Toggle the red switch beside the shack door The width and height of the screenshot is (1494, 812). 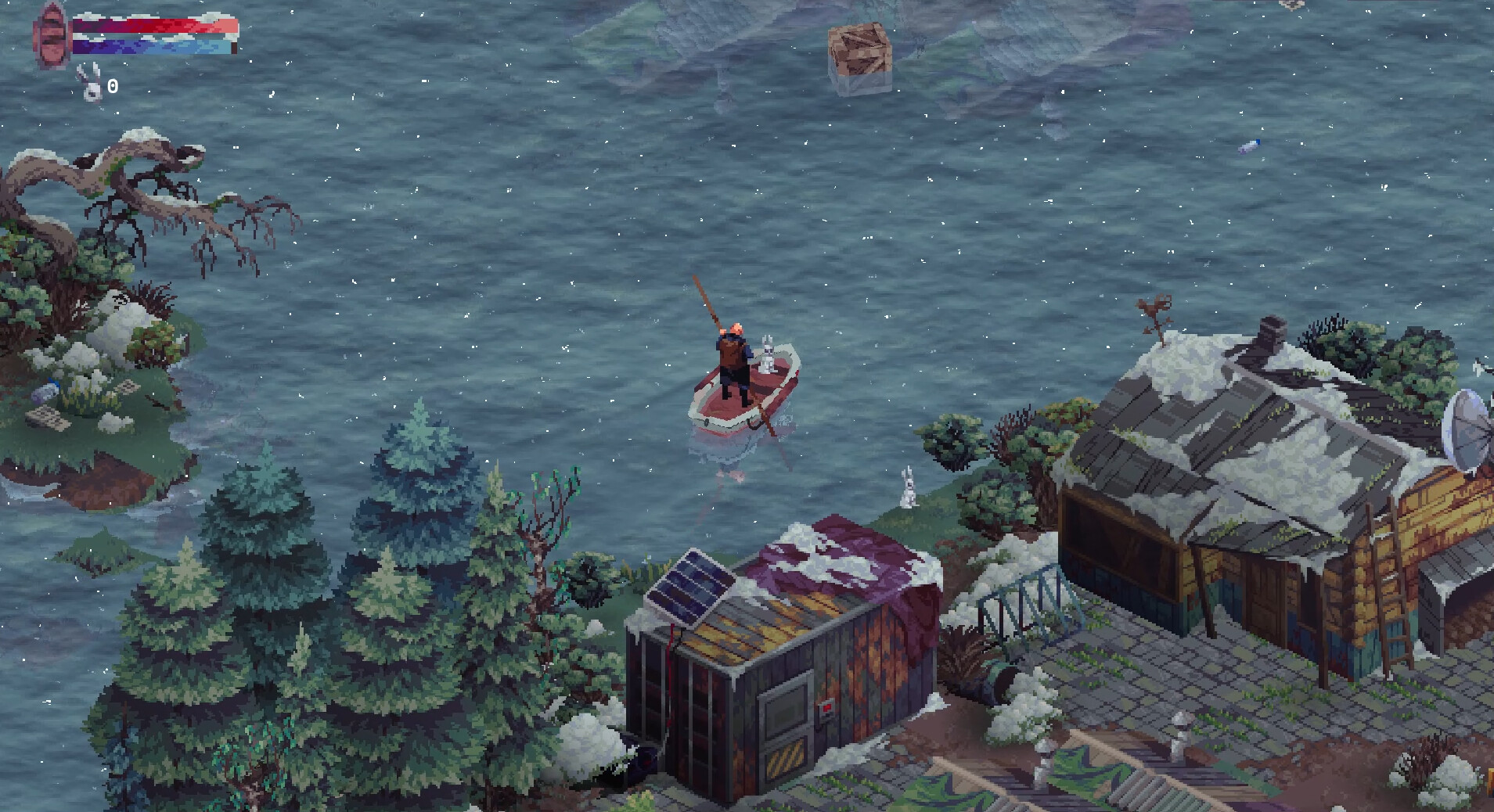[827, 707]
